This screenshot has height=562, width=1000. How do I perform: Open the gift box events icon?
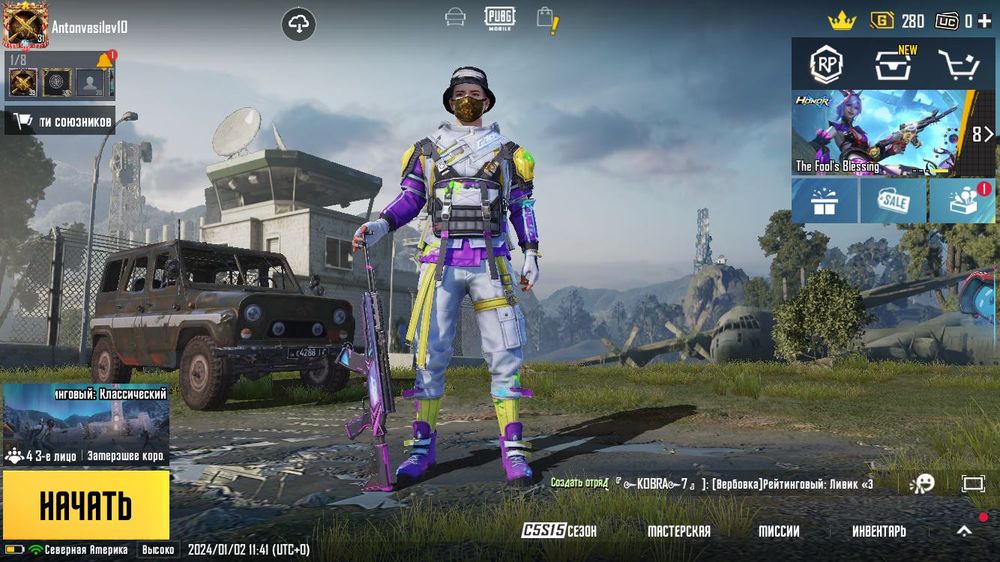click(824, 201)
